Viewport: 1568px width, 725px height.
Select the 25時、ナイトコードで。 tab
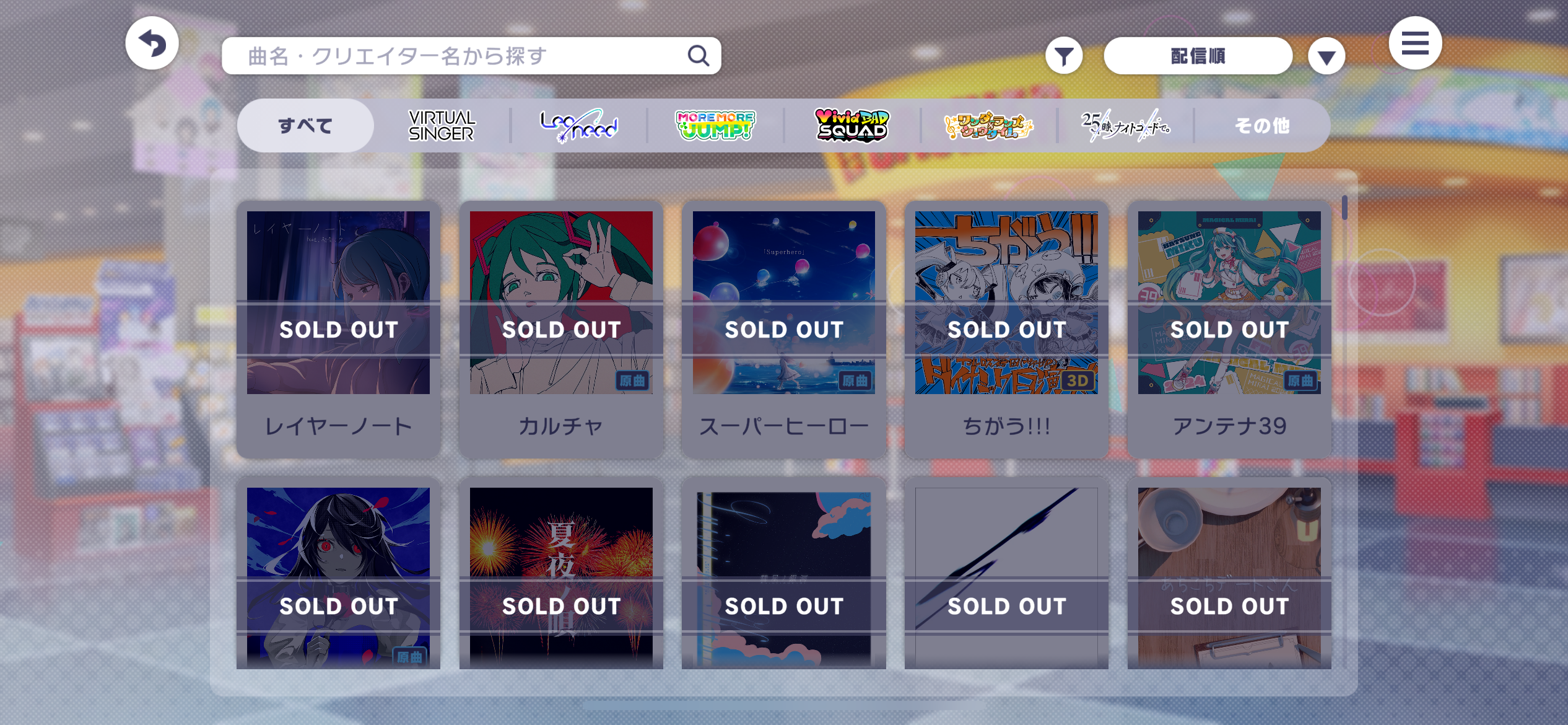pyautogui.click(x=1125, y=126)
